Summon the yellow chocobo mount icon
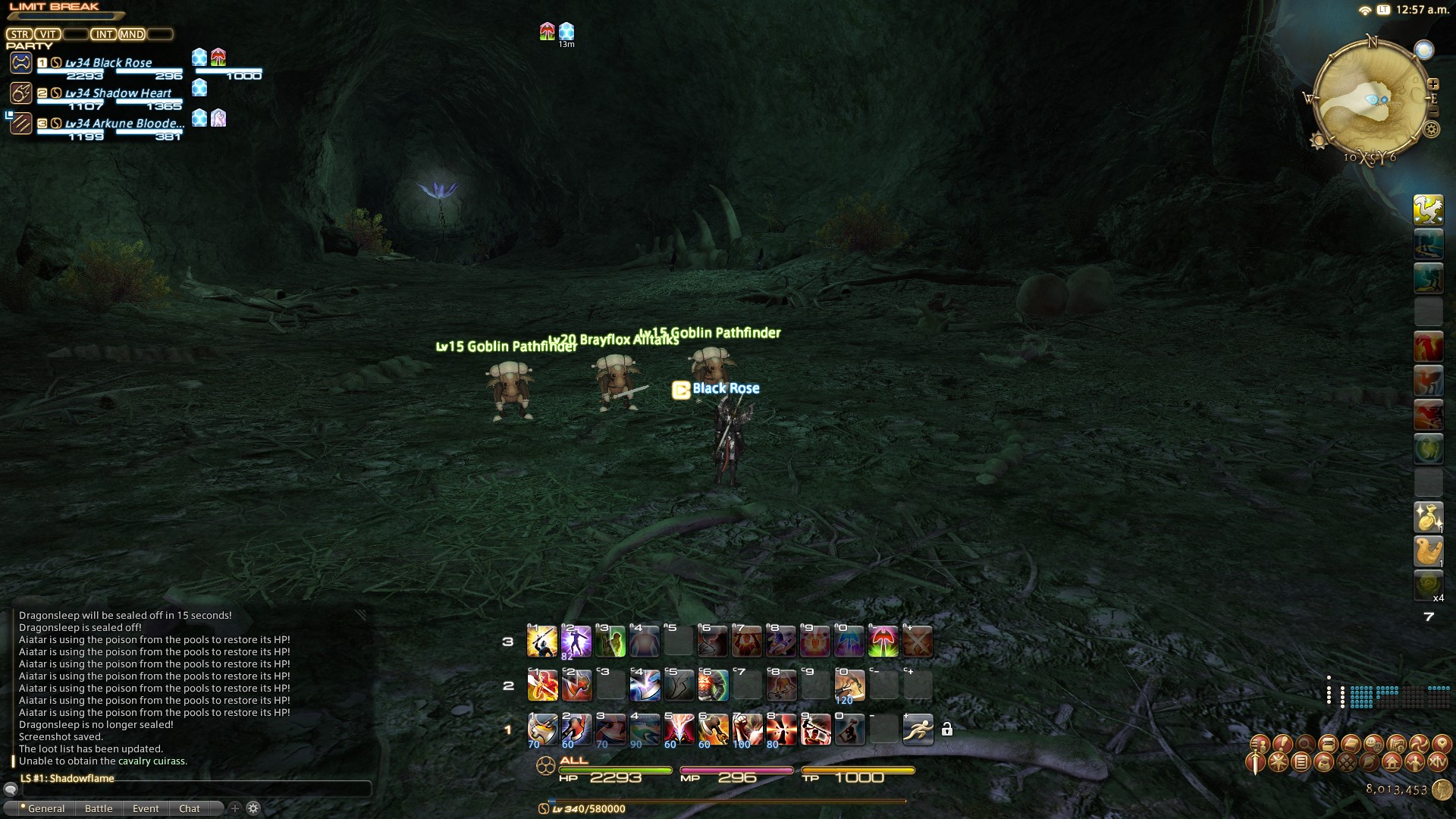1456x819 pixels. (x=1428, y=210)
